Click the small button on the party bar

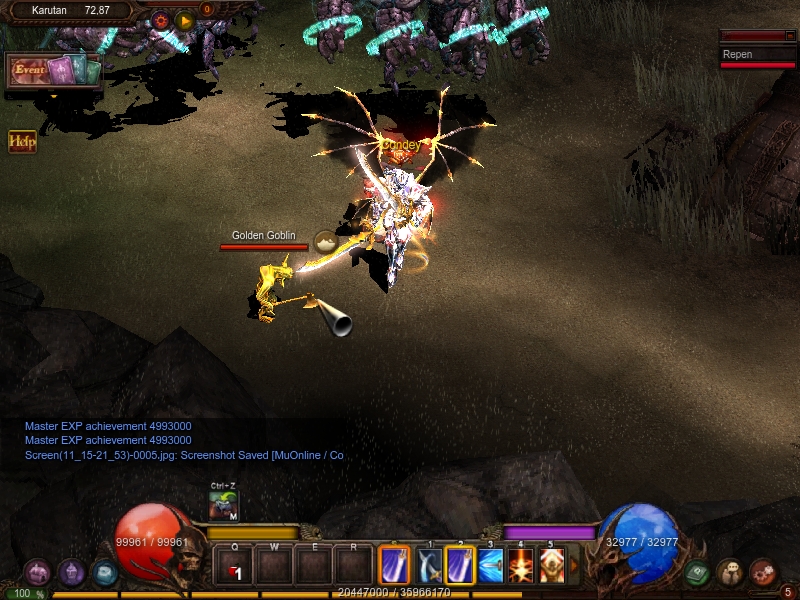789,36
